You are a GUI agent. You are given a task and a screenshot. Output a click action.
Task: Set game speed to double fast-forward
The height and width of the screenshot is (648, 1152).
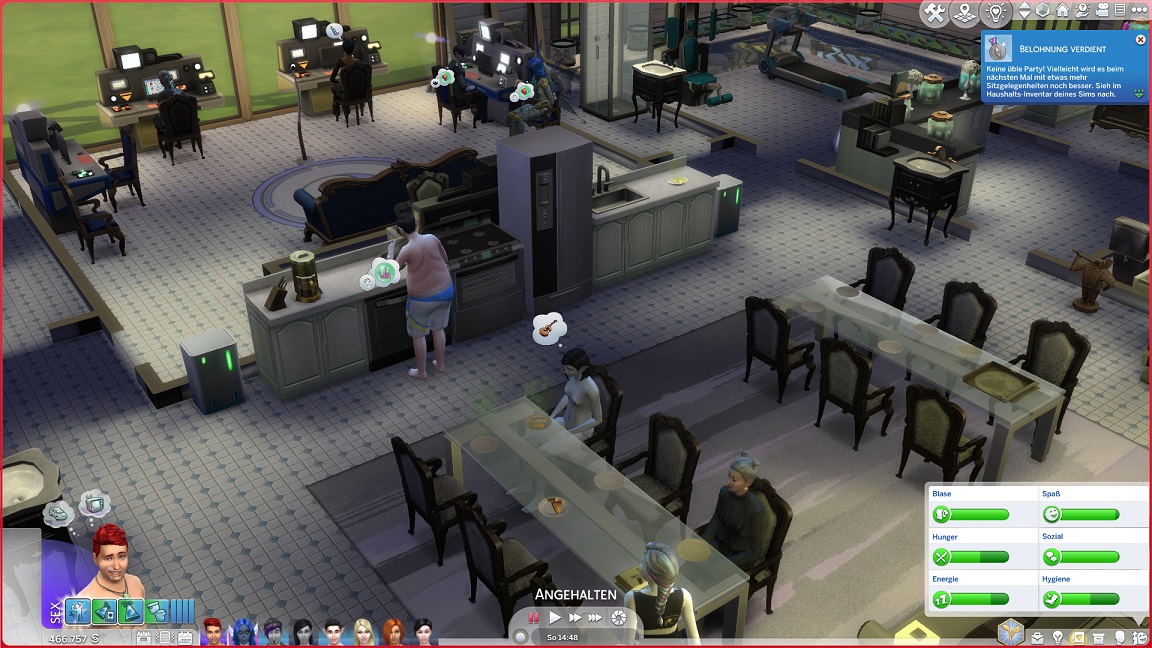tap(575, 618)
